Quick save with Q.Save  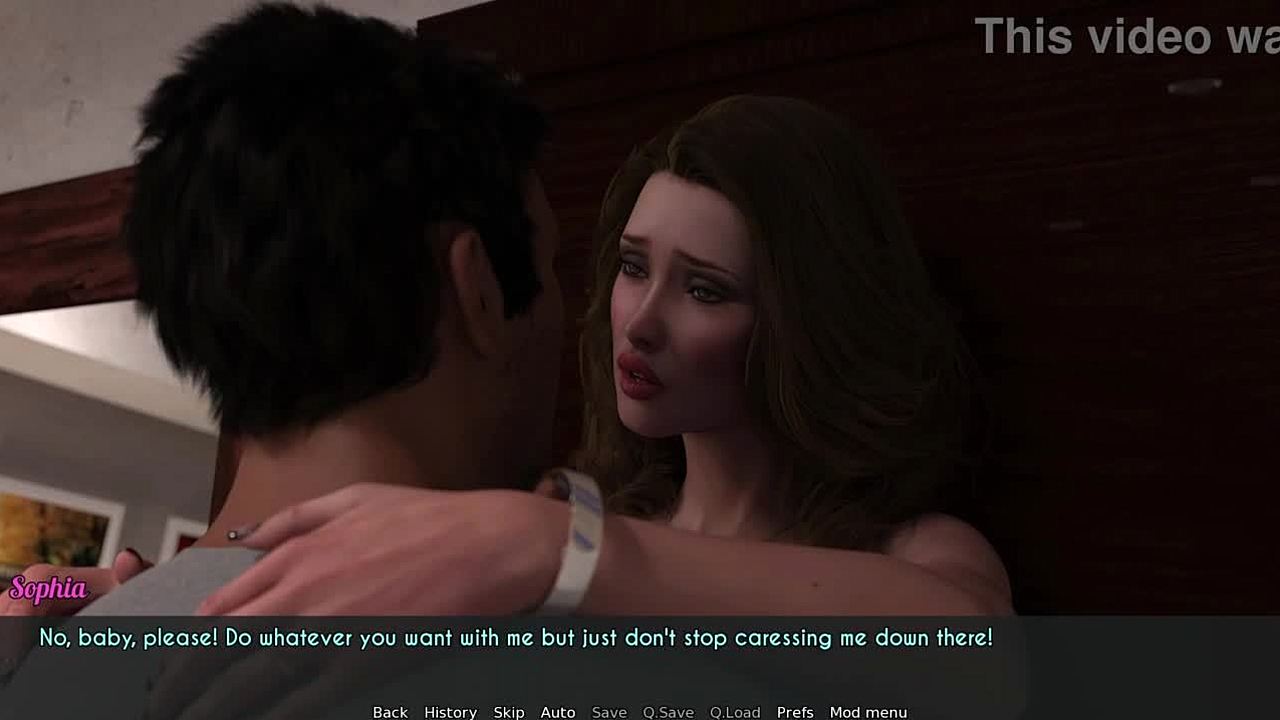668,712
